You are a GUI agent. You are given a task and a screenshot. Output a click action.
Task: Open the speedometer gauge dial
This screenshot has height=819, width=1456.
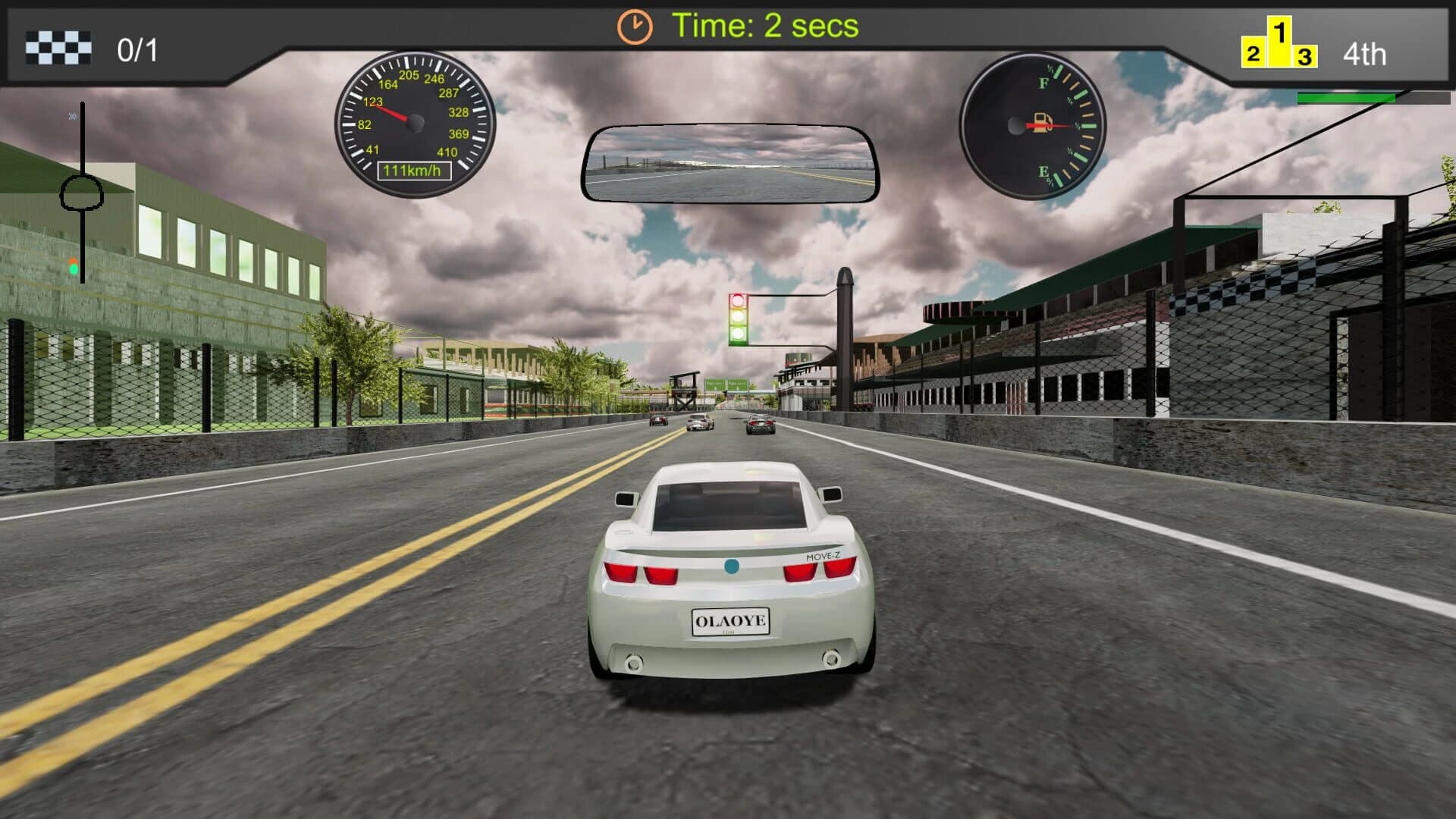(x=416, y=121)
